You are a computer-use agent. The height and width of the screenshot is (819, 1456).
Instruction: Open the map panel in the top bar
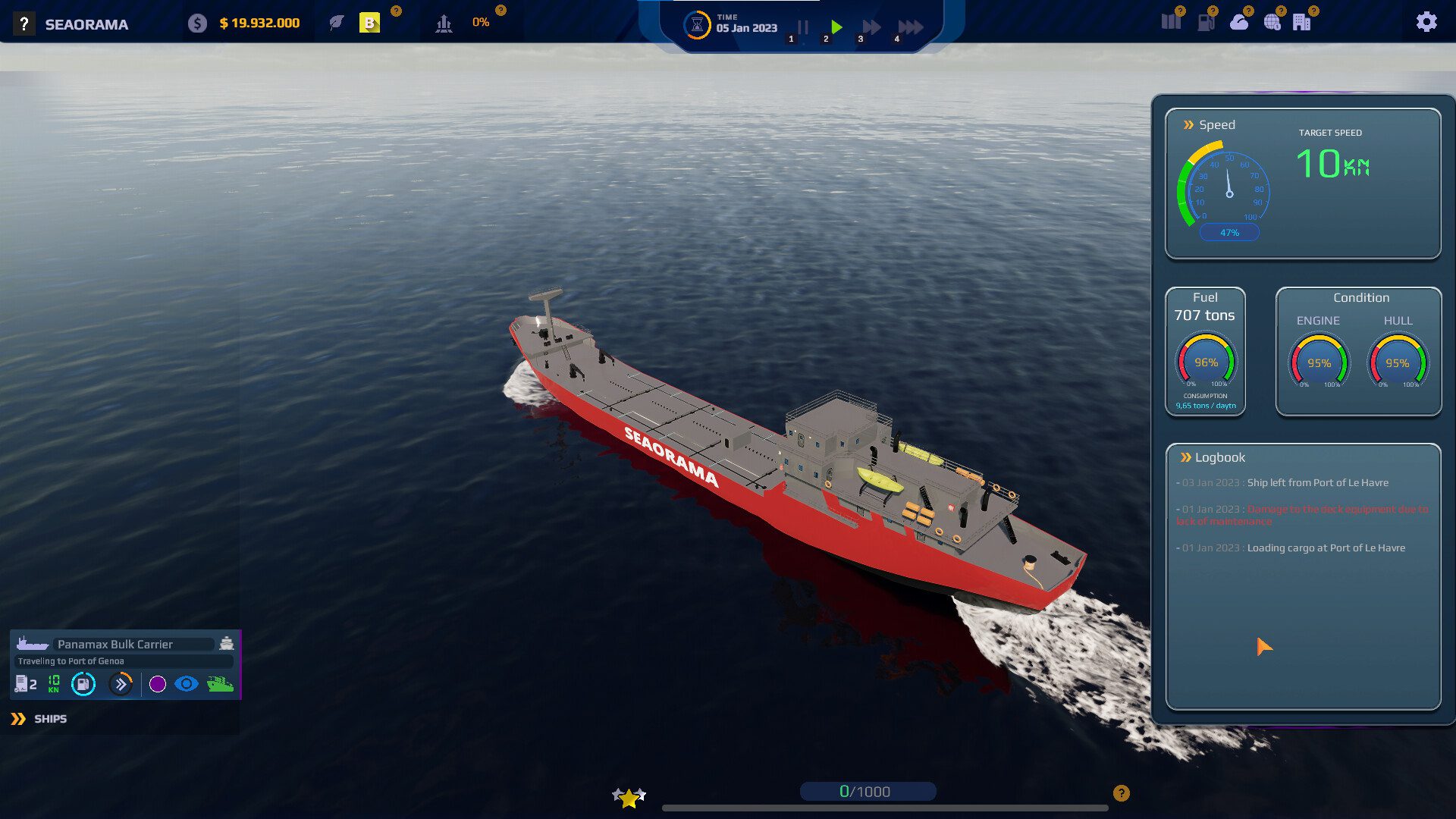click(x=1171, y=23)
